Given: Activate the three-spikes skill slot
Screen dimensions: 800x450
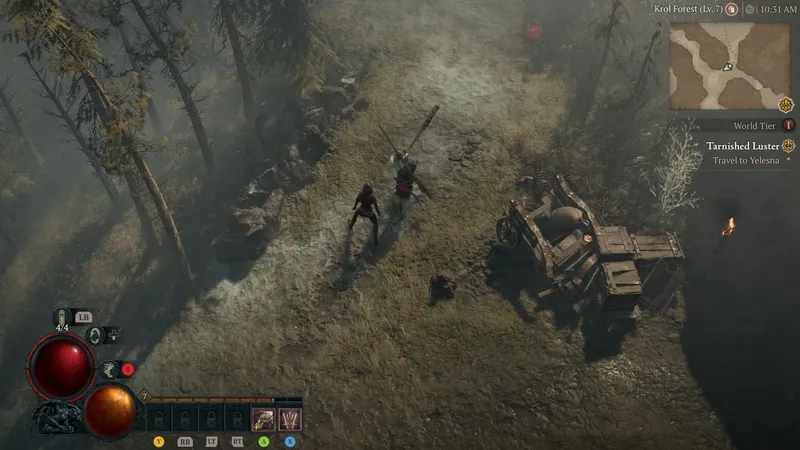Looking at the screenshot, I should pyautogui.click(x=289, y=418).
